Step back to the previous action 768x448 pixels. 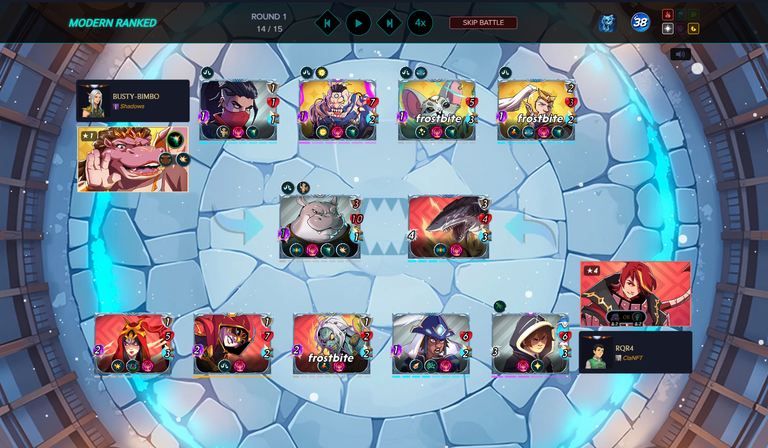[x=327, y=22]
